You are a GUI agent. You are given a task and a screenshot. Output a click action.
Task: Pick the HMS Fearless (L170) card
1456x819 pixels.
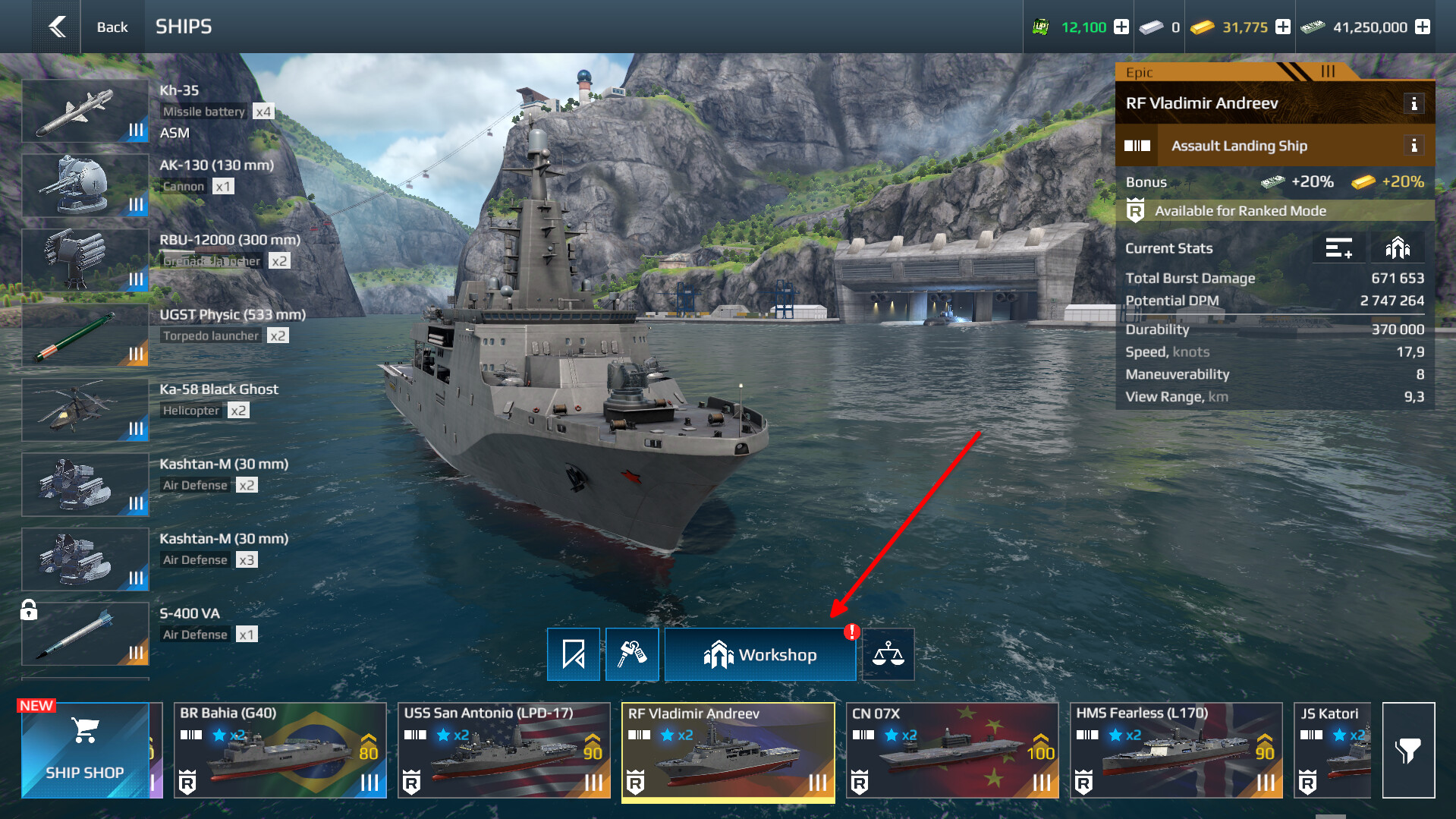click(1175, 750)
